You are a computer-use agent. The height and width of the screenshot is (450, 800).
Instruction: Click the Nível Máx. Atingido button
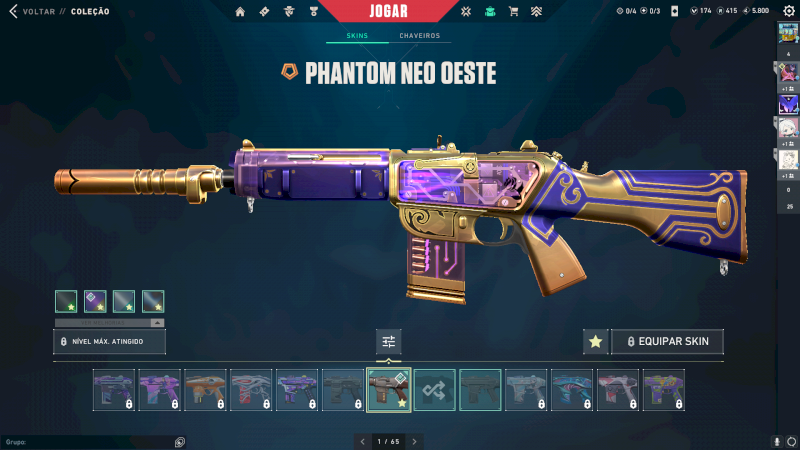coord(109,342)
